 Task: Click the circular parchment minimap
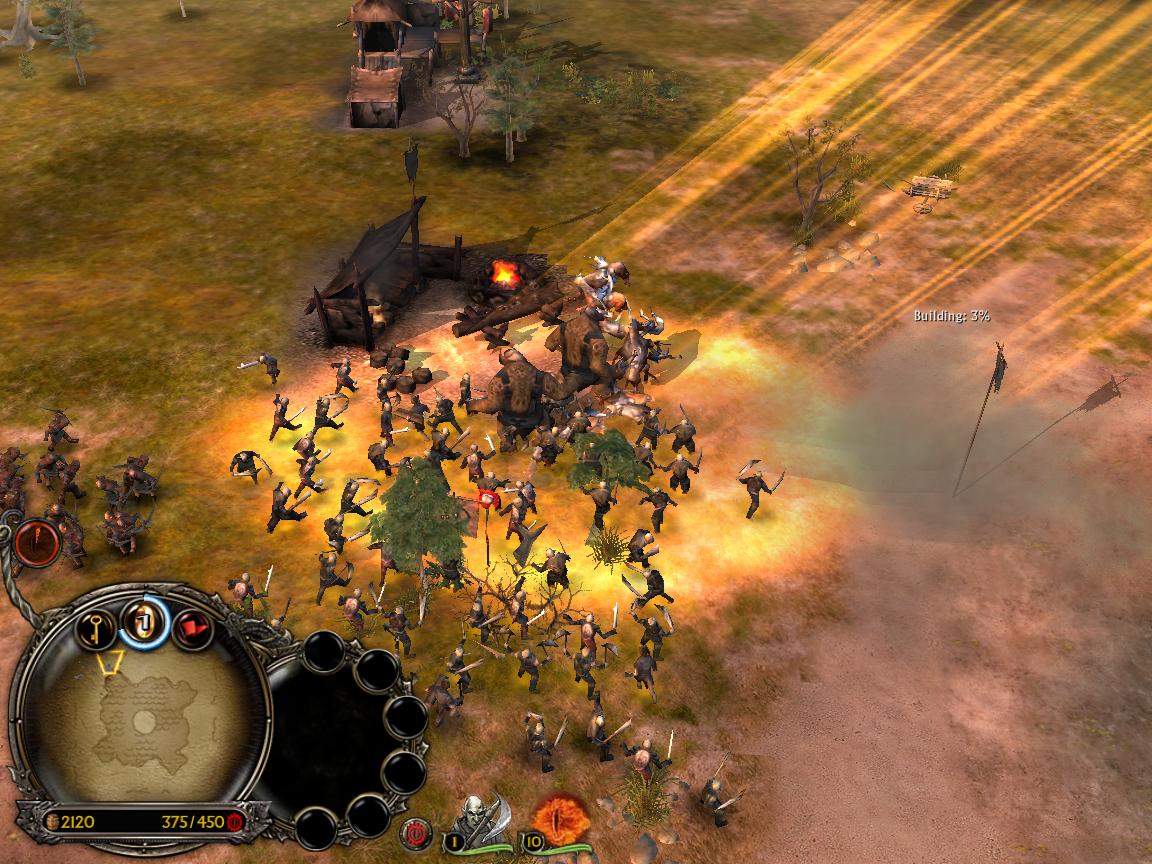(x=140, y=718)
